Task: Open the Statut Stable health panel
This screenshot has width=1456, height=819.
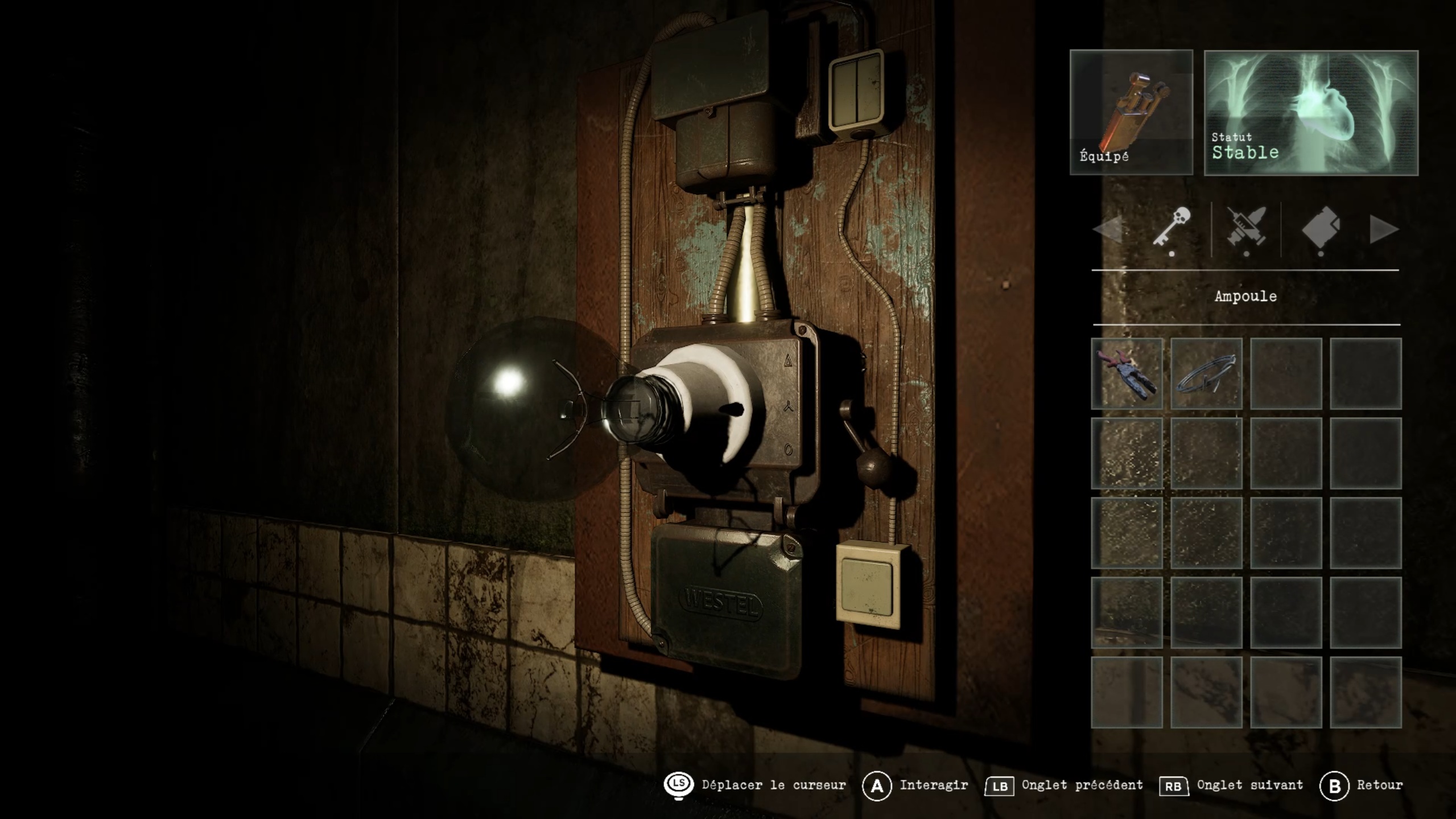Action: [x=1310, y=112]
